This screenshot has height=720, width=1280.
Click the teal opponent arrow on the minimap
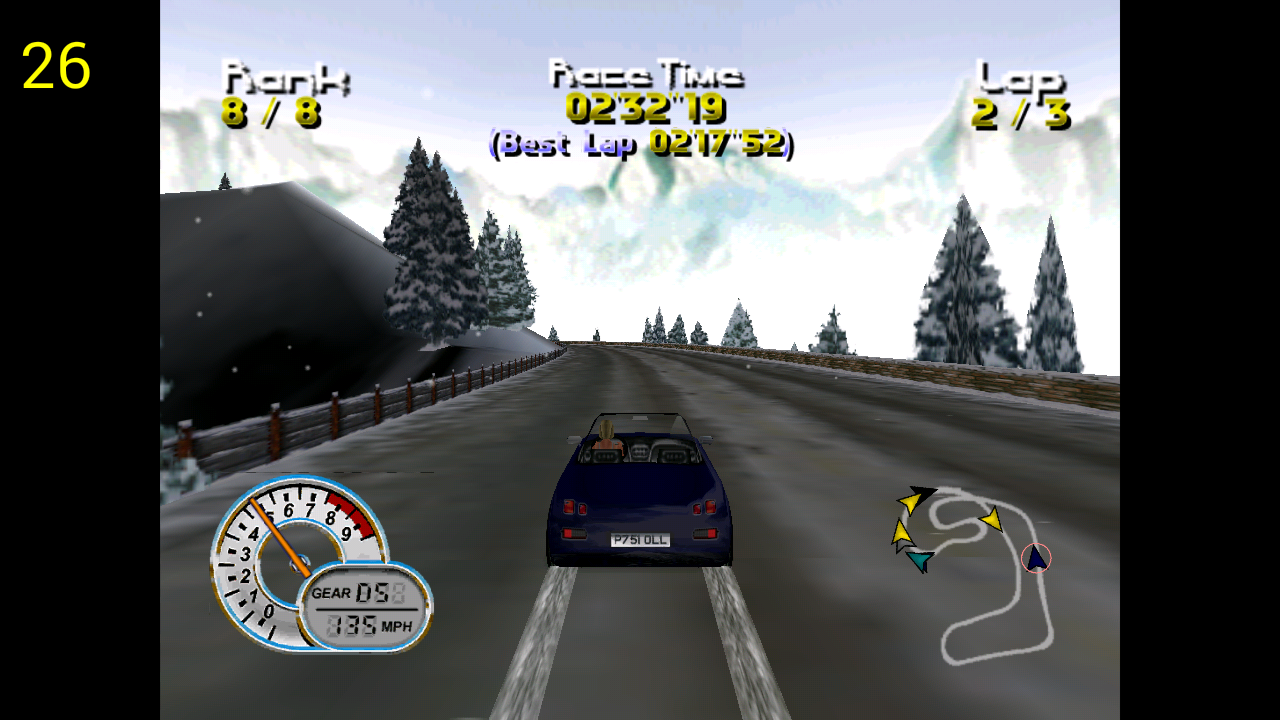pos(919,561)
